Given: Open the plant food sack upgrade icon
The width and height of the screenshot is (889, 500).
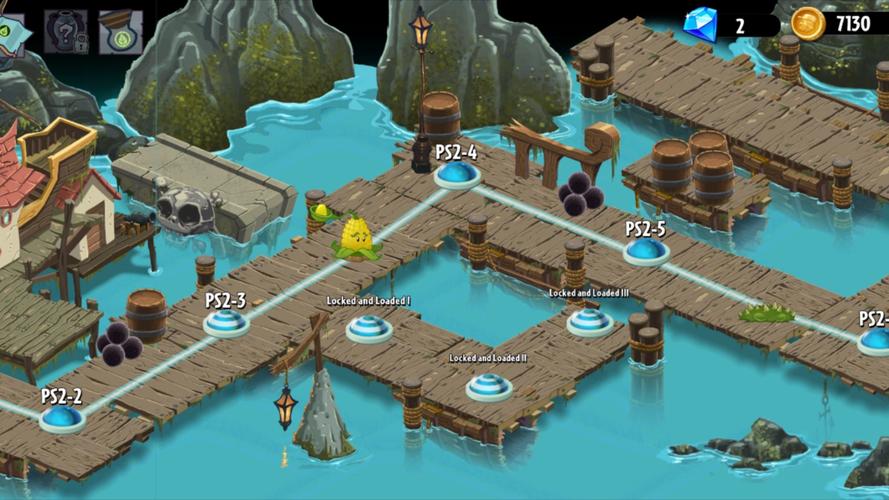Looking at the screenshot, I should (120, 31).
